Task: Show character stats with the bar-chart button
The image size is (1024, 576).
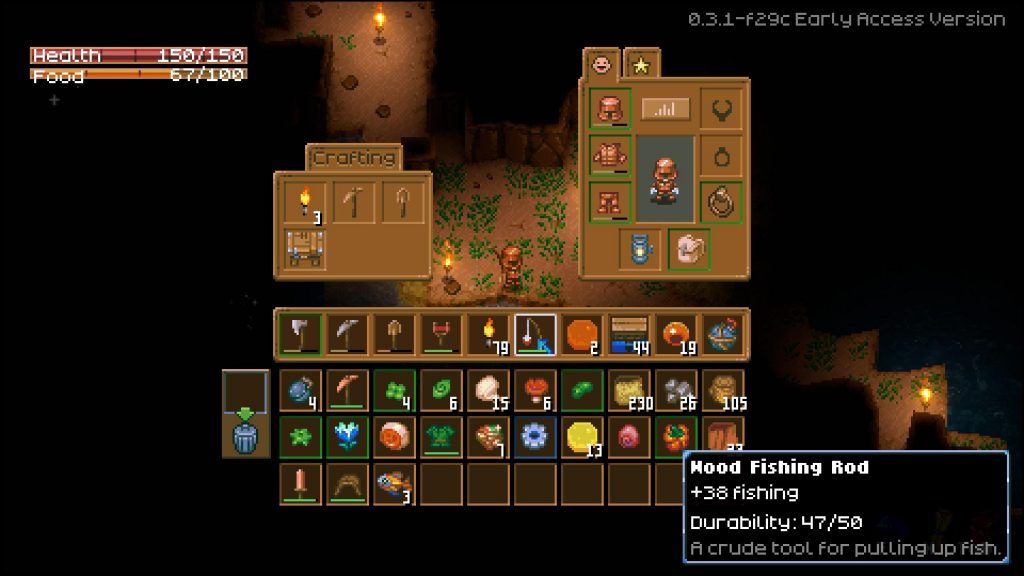Action: tap(665, 108)
